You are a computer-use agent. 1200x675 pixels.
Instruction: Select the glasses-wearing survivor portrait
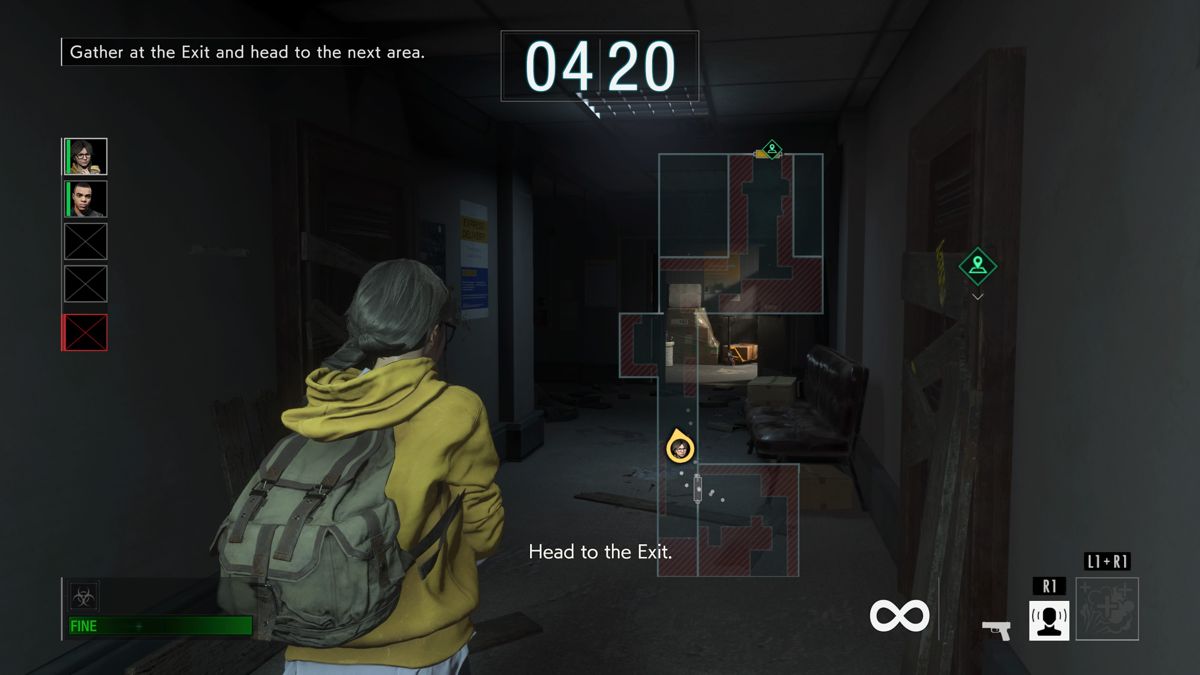point(86,157)
